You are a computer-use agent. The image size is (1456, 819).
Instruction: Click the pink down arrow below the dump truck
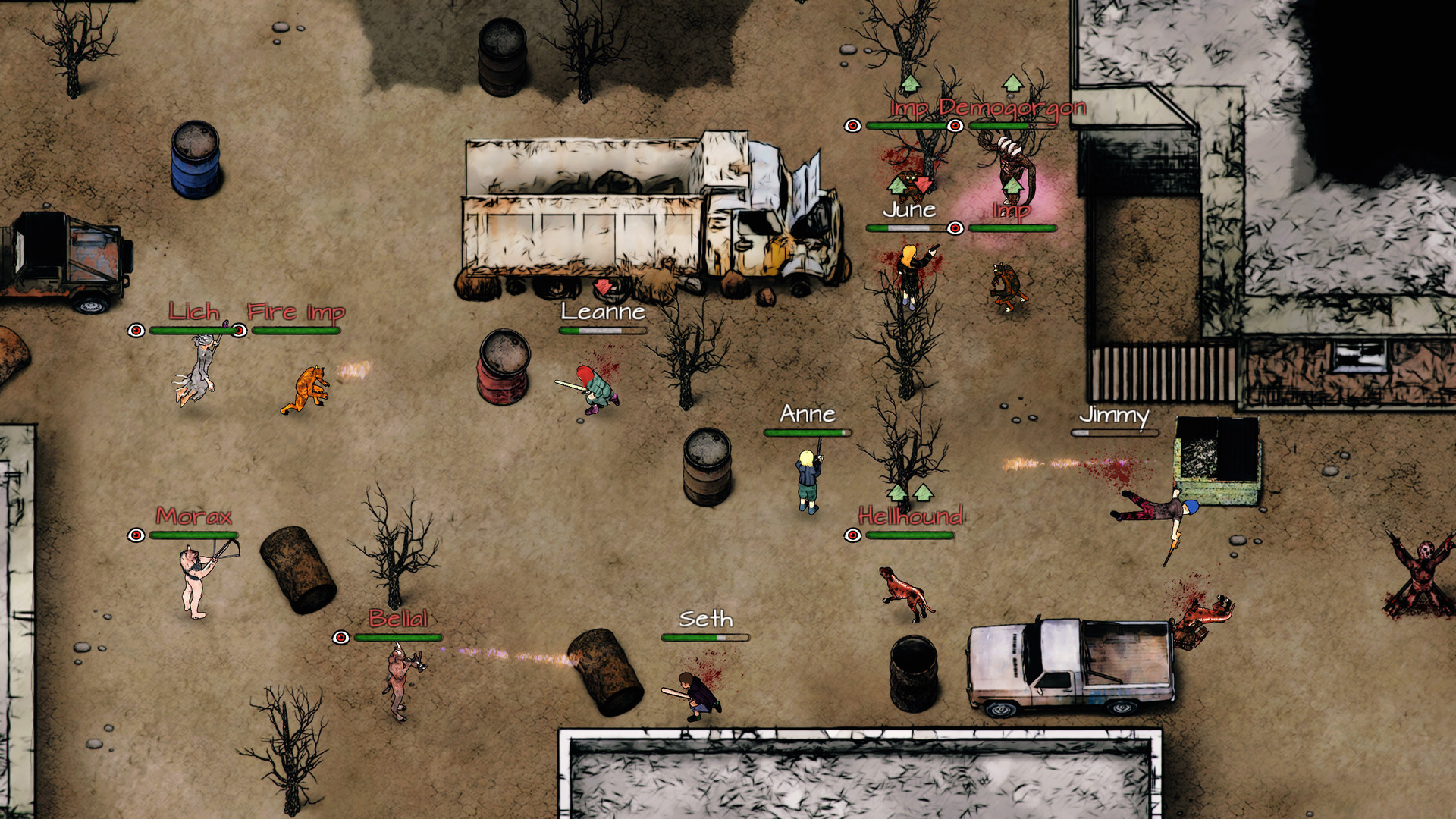(x=603, y=287)
